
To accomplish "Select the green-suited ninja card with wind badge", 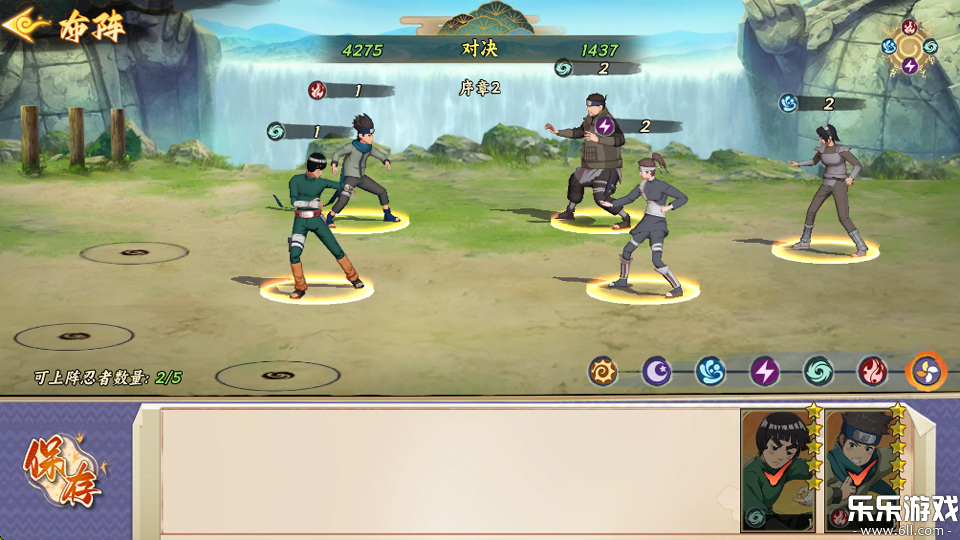I will (x=778, y=468).
